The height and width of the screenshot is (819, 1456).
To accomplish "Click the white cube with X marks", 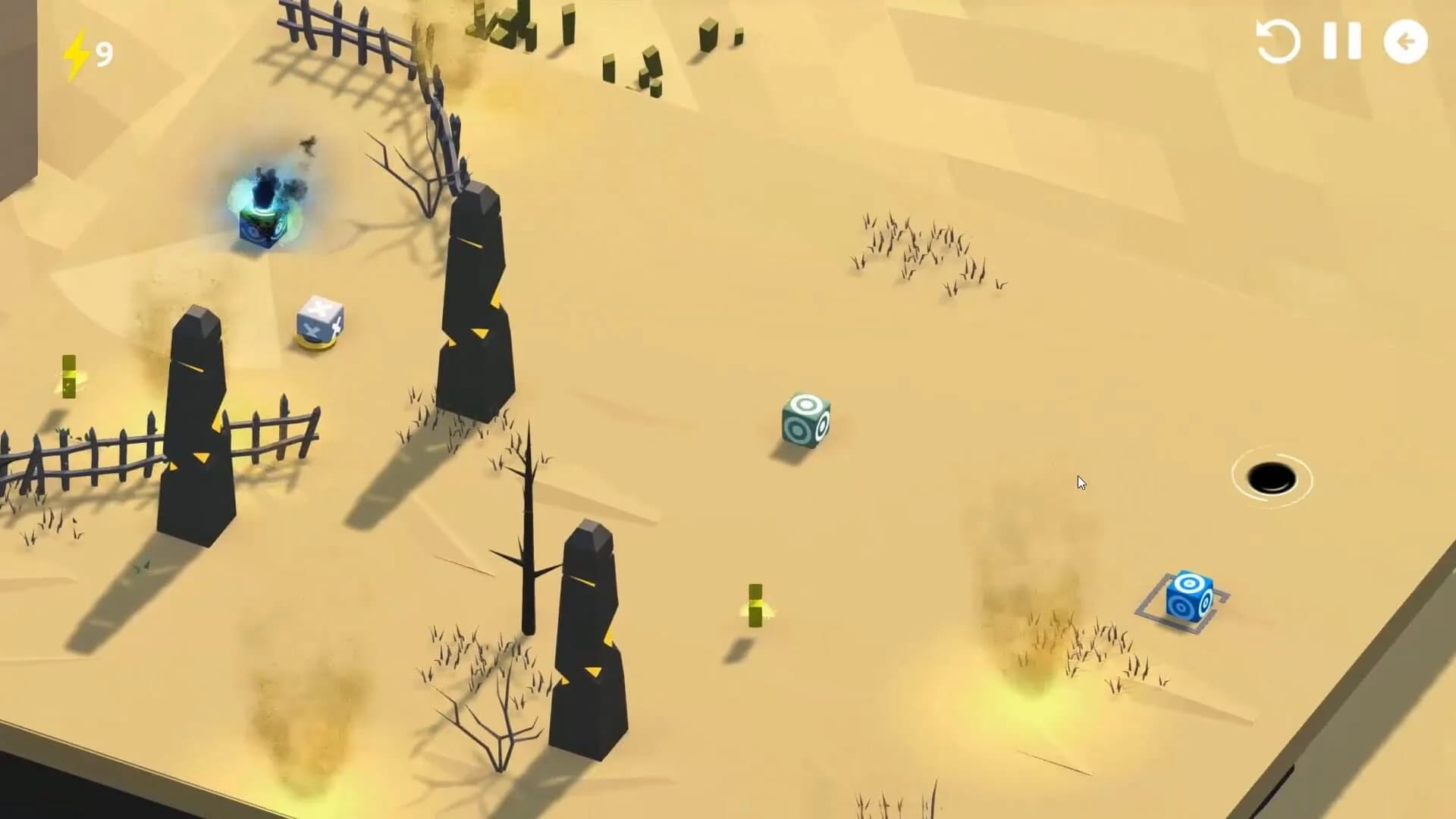I will (318, 322).
